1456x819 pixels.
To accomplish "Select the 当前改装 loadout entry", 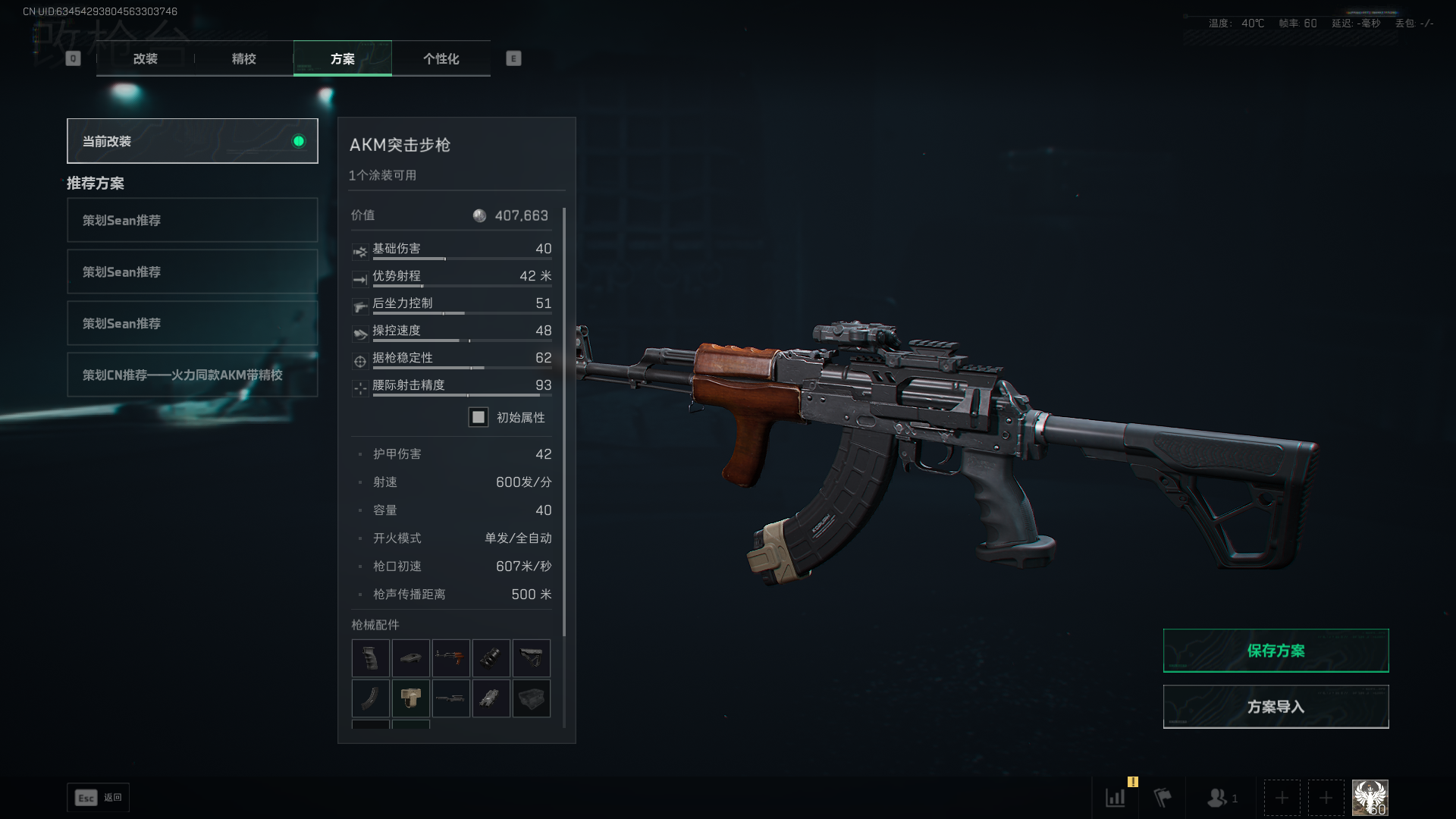I will [192, 141].
